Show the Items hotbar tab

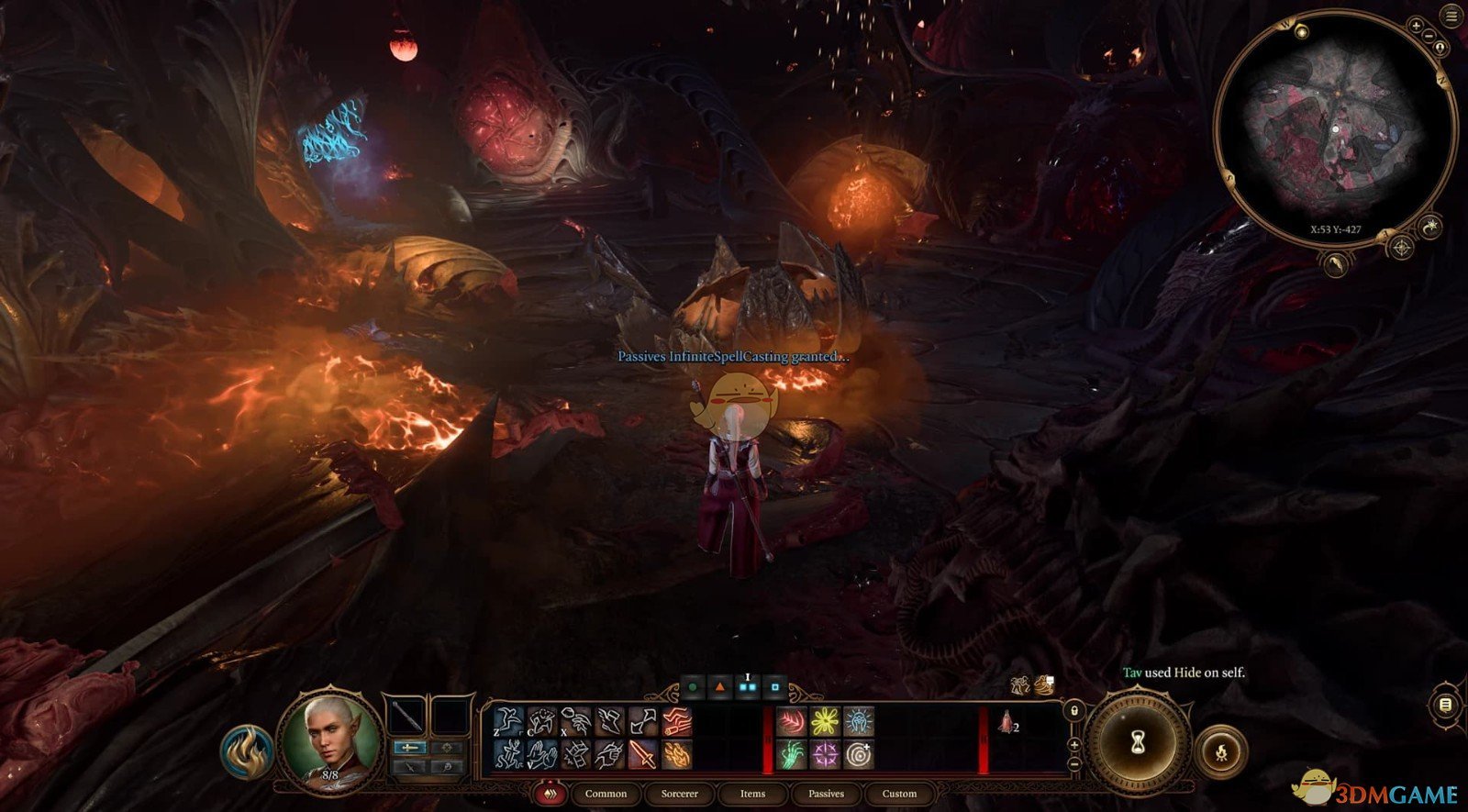pos(752,794)
